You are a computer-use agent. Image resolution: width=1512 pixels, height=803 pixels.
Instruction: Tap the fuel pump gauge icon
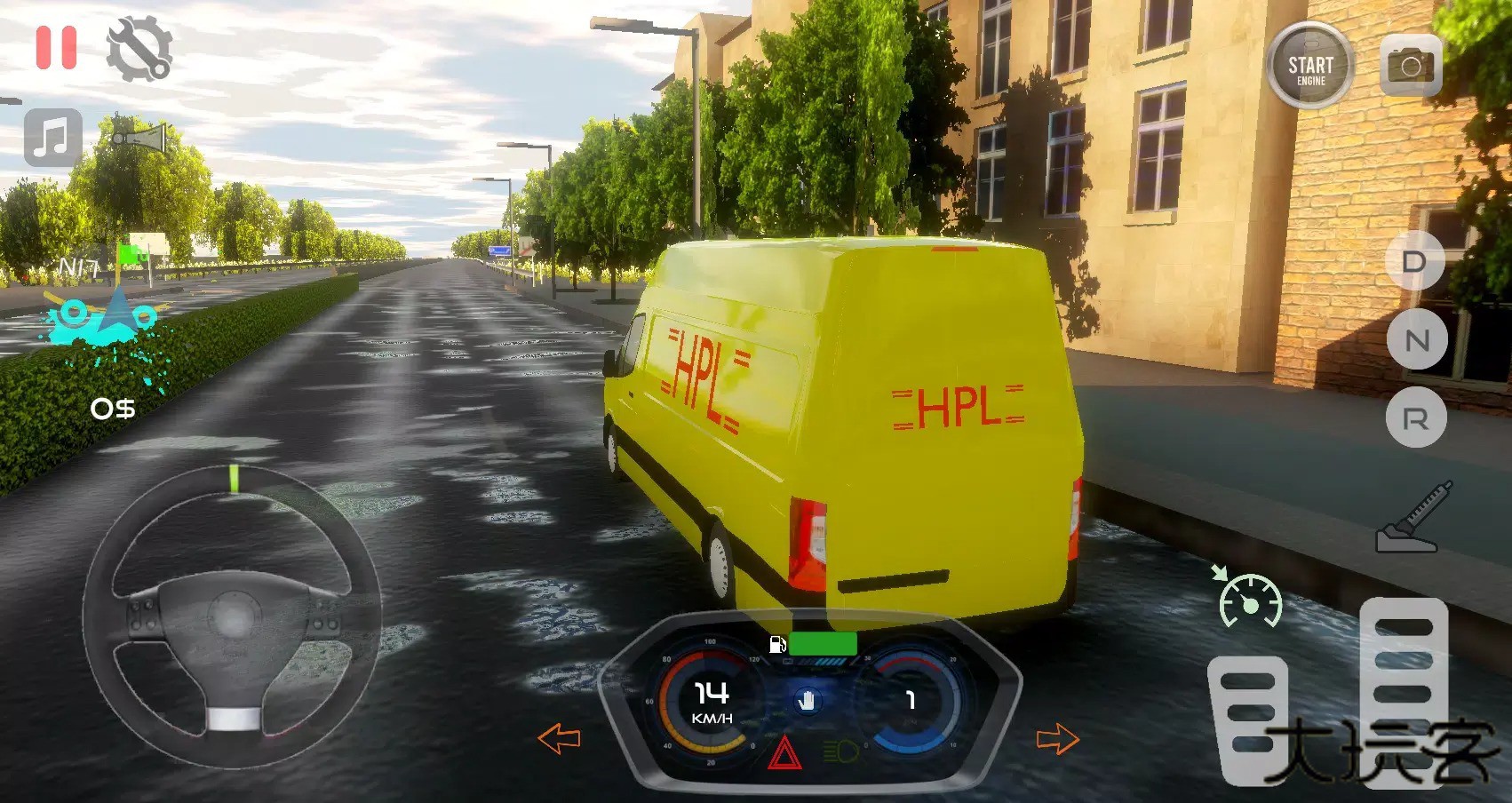click(776, 646)
